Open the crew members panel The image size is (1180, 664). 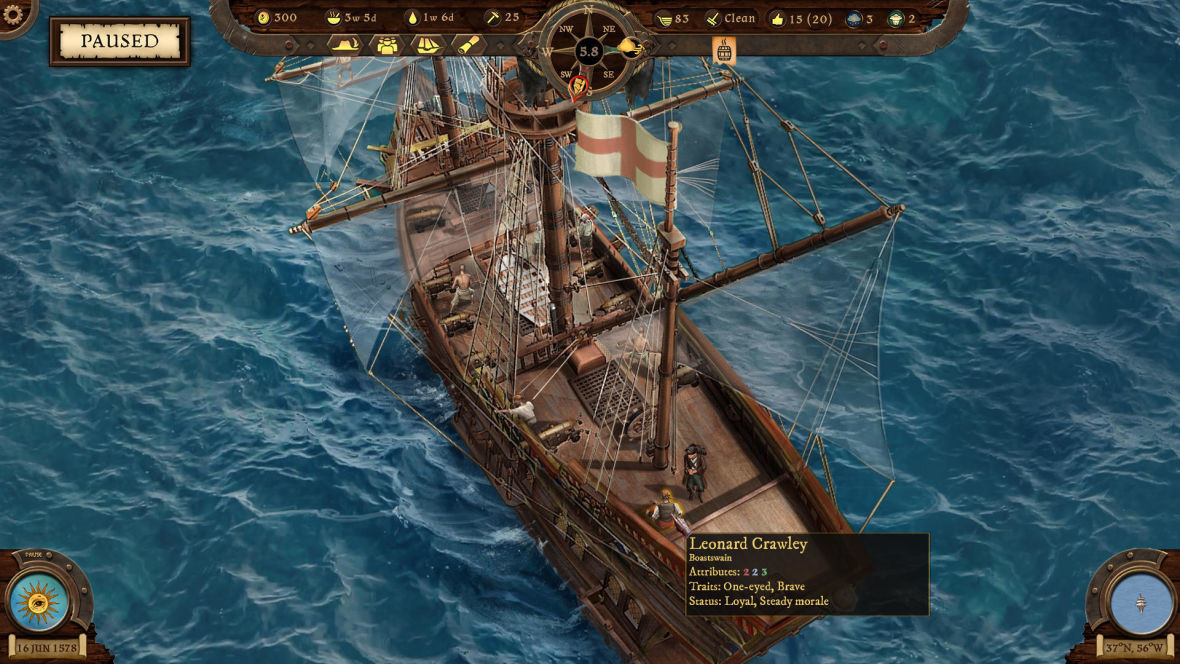[386, 45]
